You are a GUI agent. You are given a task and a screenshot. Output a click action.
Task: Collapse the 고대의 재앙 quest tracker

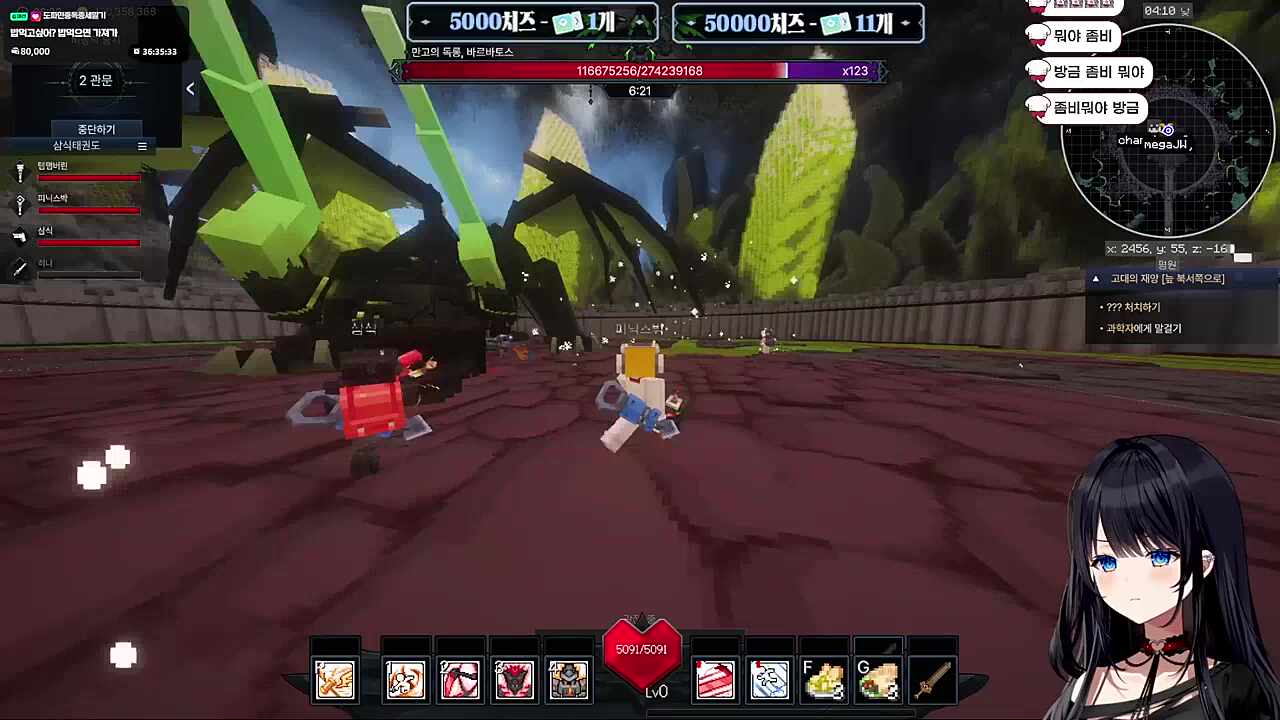pos(1096,279)
